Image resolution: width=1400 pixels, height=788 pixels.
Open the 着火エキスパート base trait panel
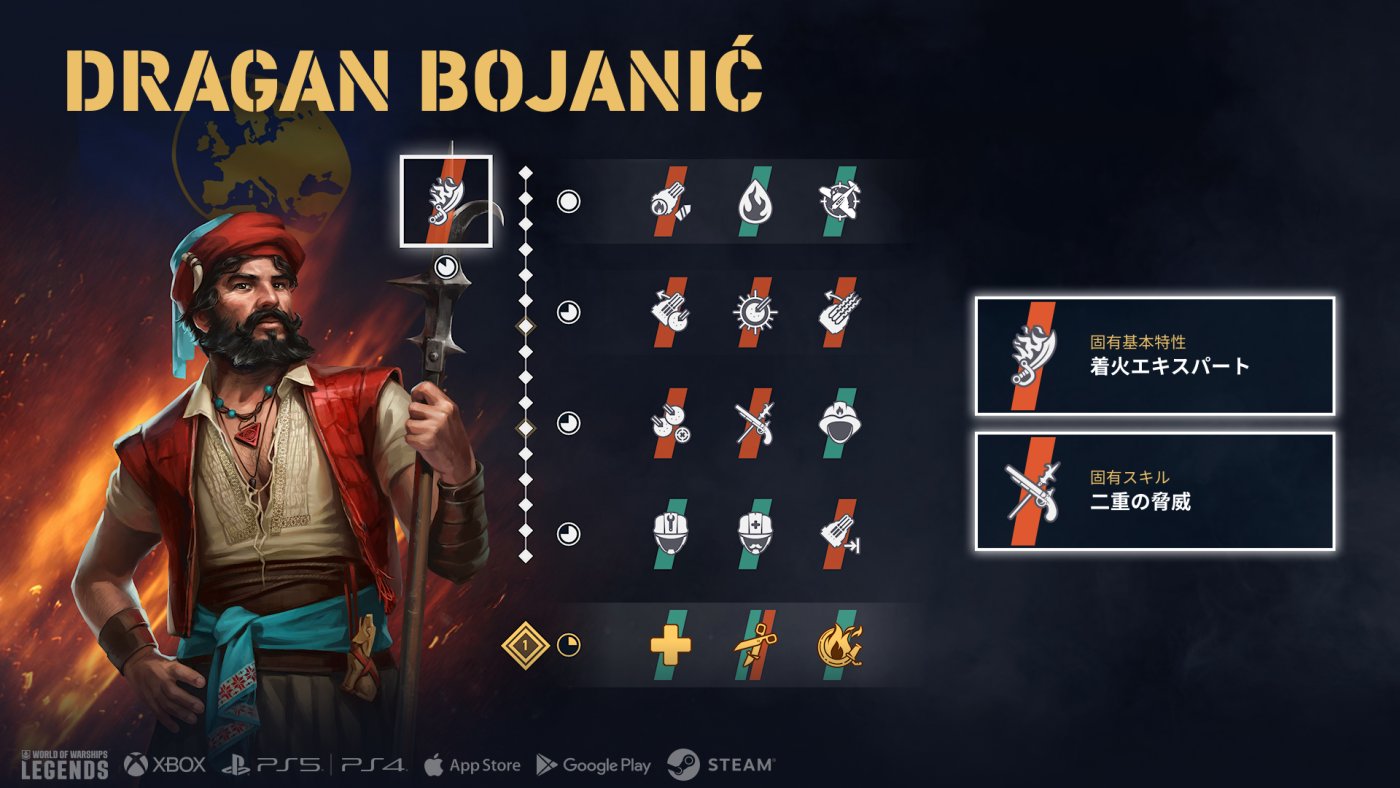click(1155, 356)
